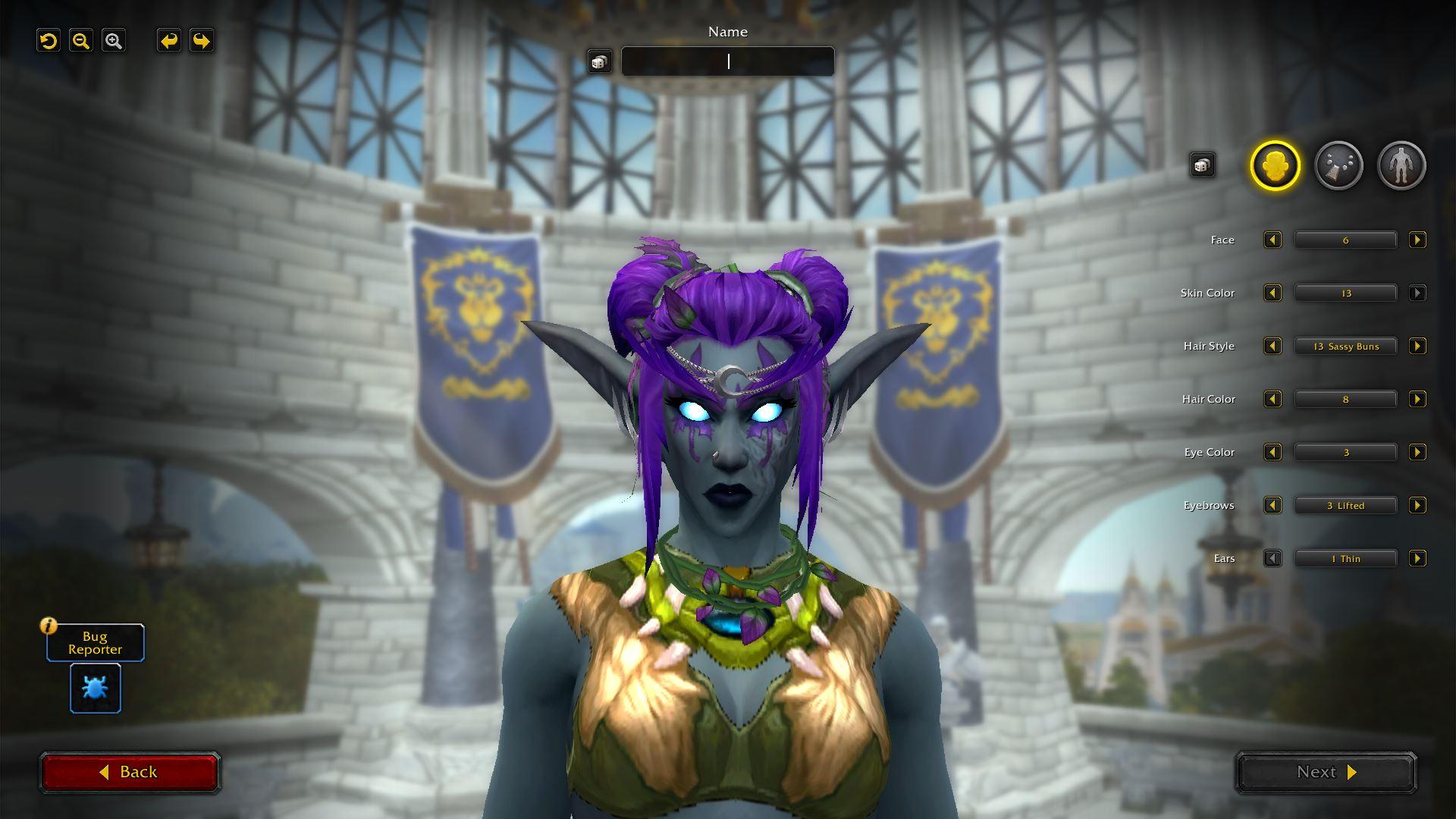Proceed with the Next button
Image resolution: width=1456 pixels, height=819 pixels.
click(1326, 772)
